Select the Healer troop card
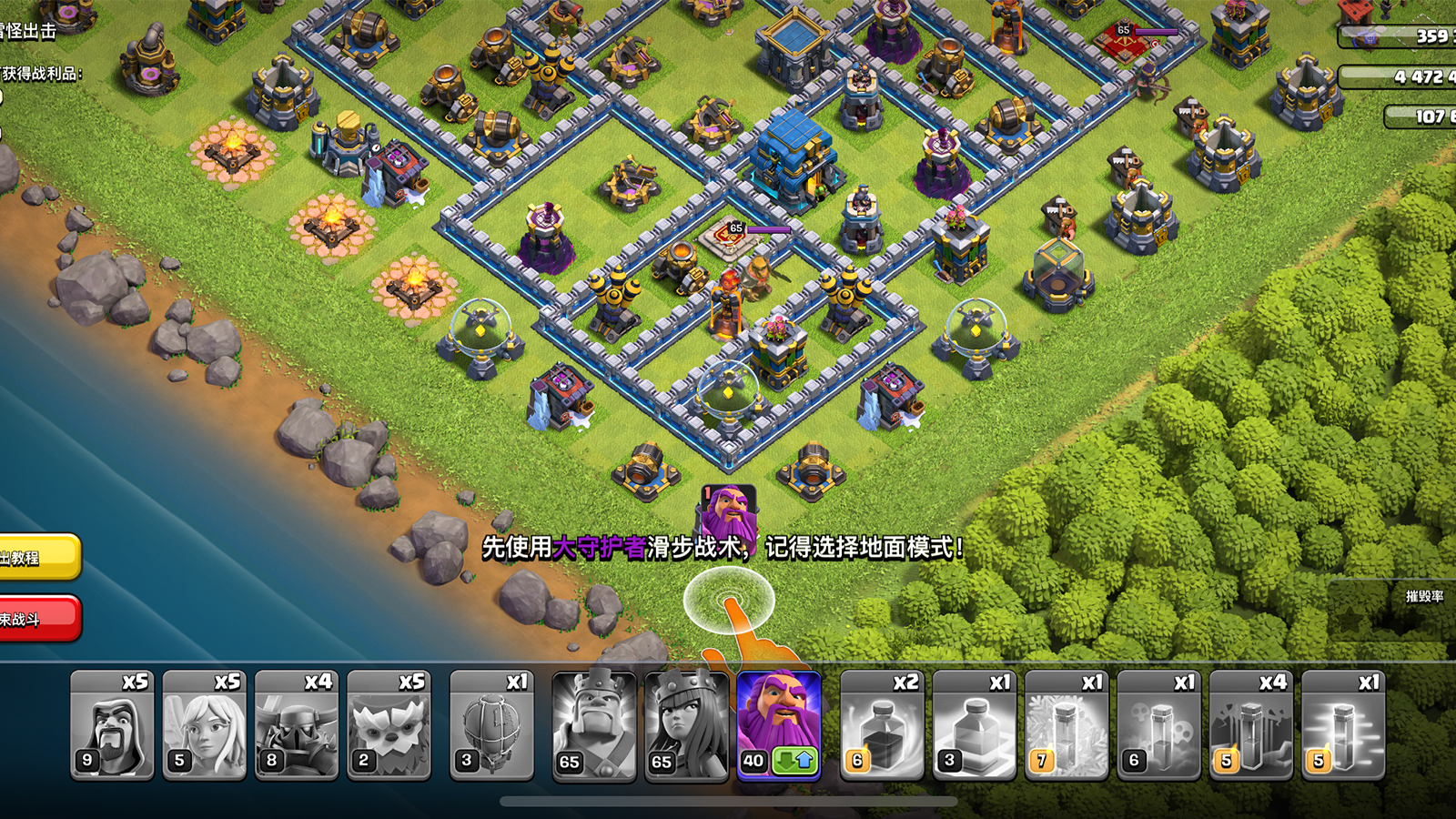The width and height of the screenshot is (1456, 819). click(x=204, y=725)
